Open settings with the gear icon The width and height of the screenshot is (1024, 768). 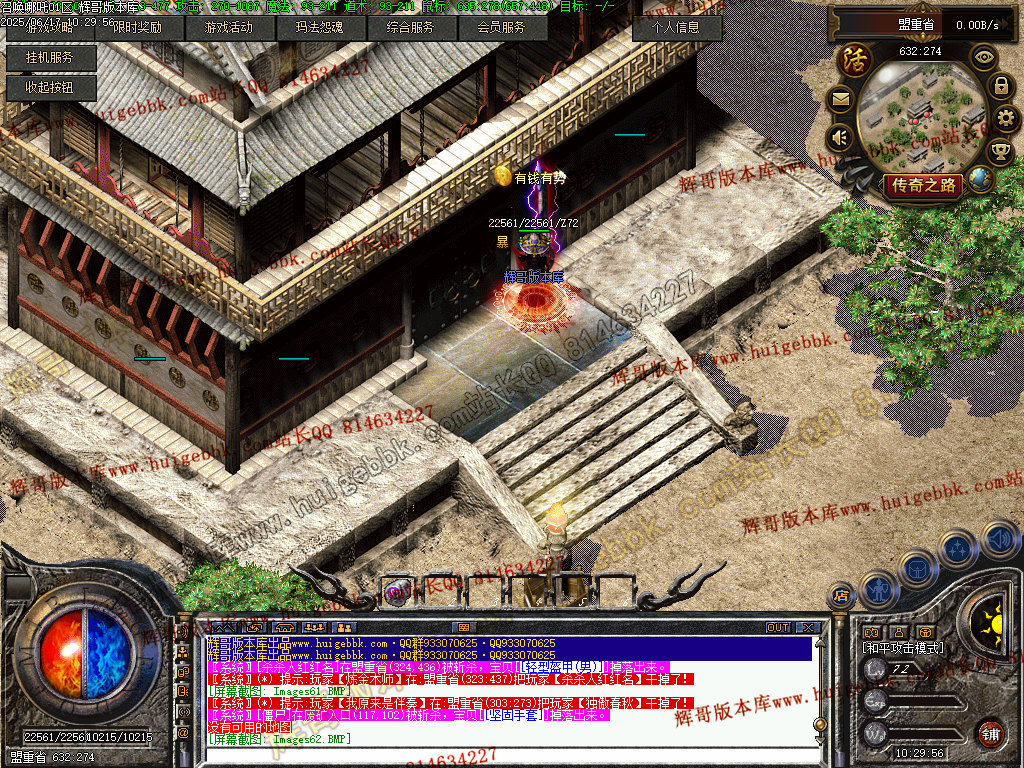point(1006,118)
